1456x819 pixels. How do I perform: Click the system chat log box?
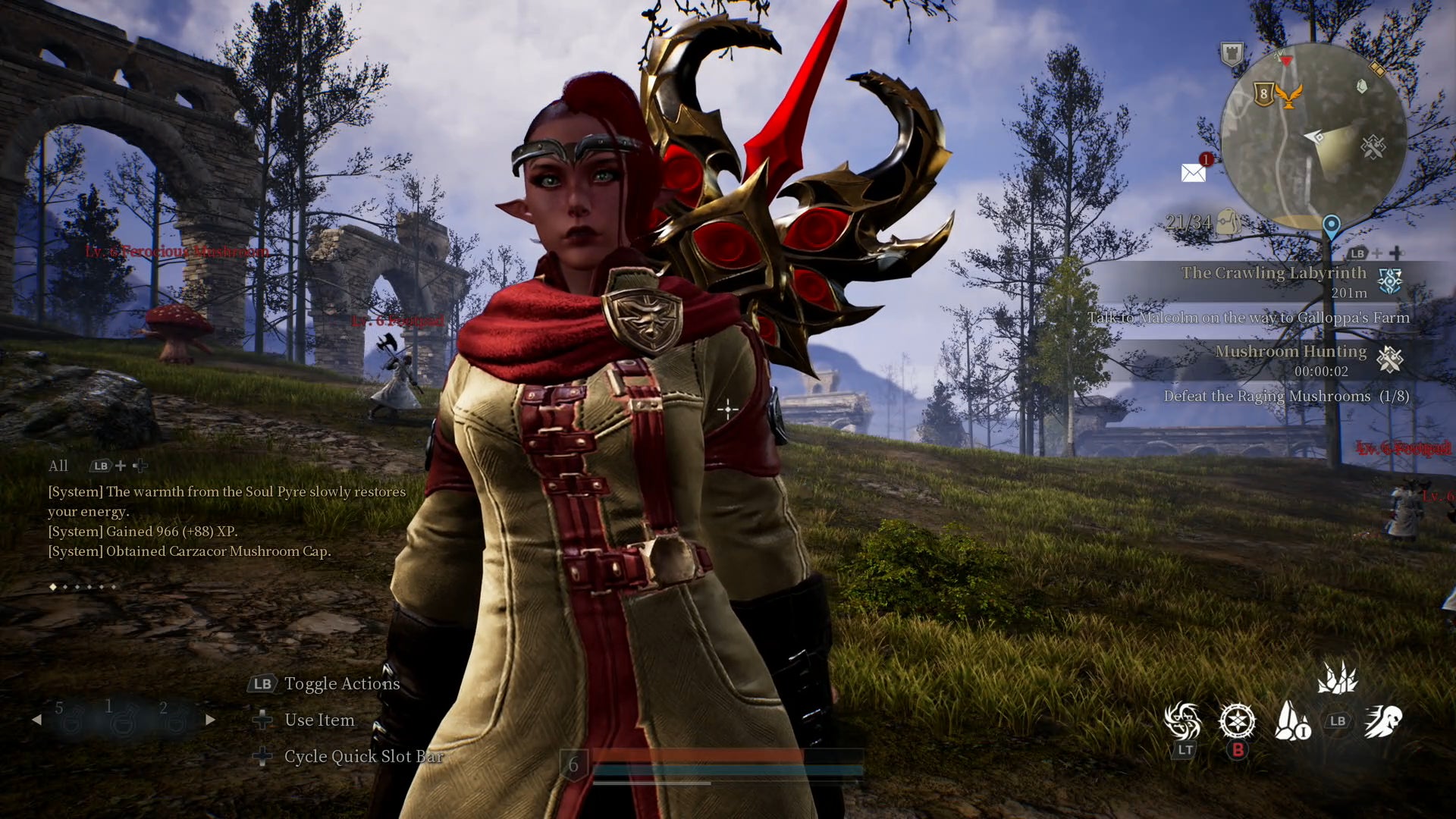tap(226, 521)
